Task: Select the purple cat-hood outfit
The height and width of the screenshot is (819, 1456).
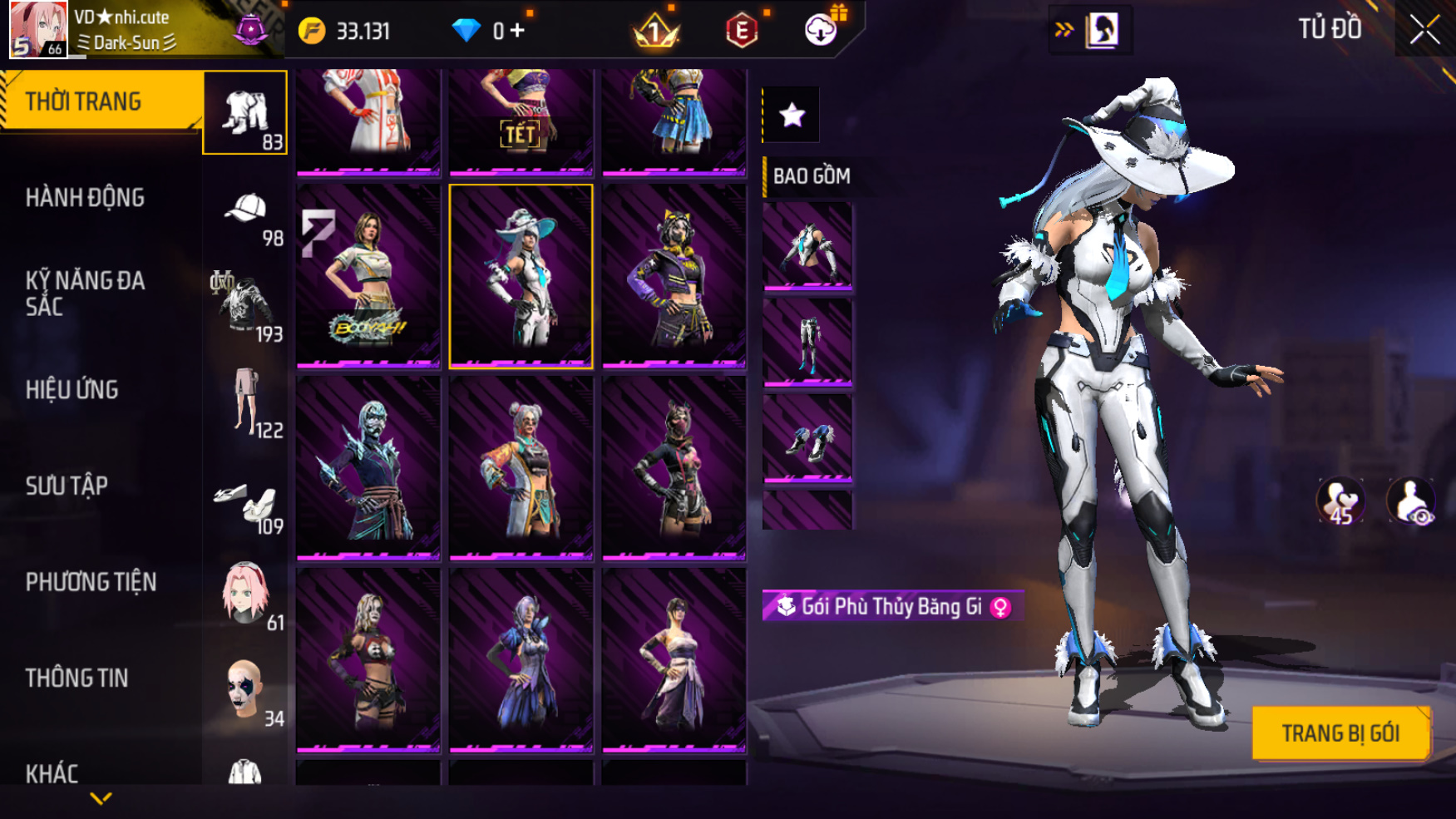Action: (x=674, y=275)
